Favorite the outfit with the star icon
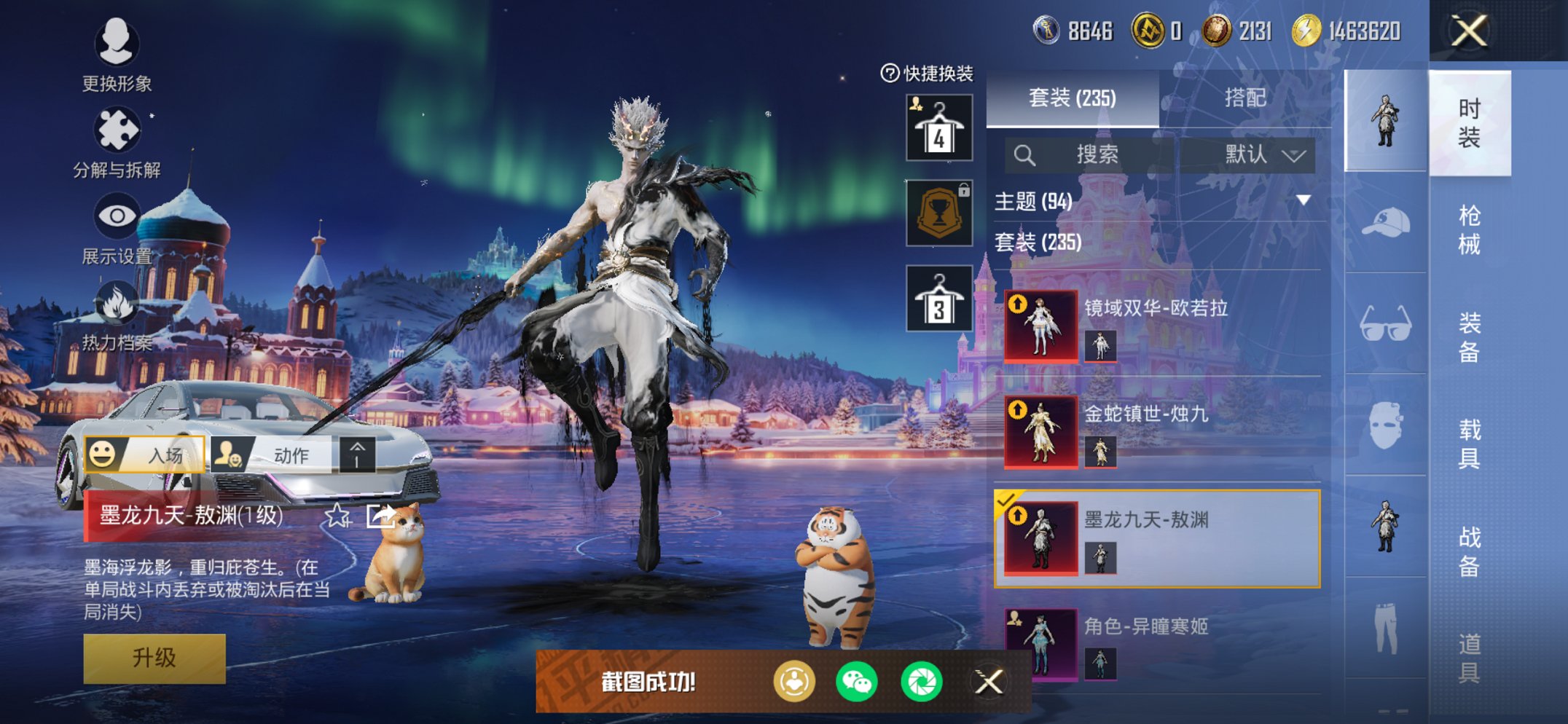Image resolution: width=1568 pixels, height=724 pixels. pyautogui.click(x=337, y=516)
